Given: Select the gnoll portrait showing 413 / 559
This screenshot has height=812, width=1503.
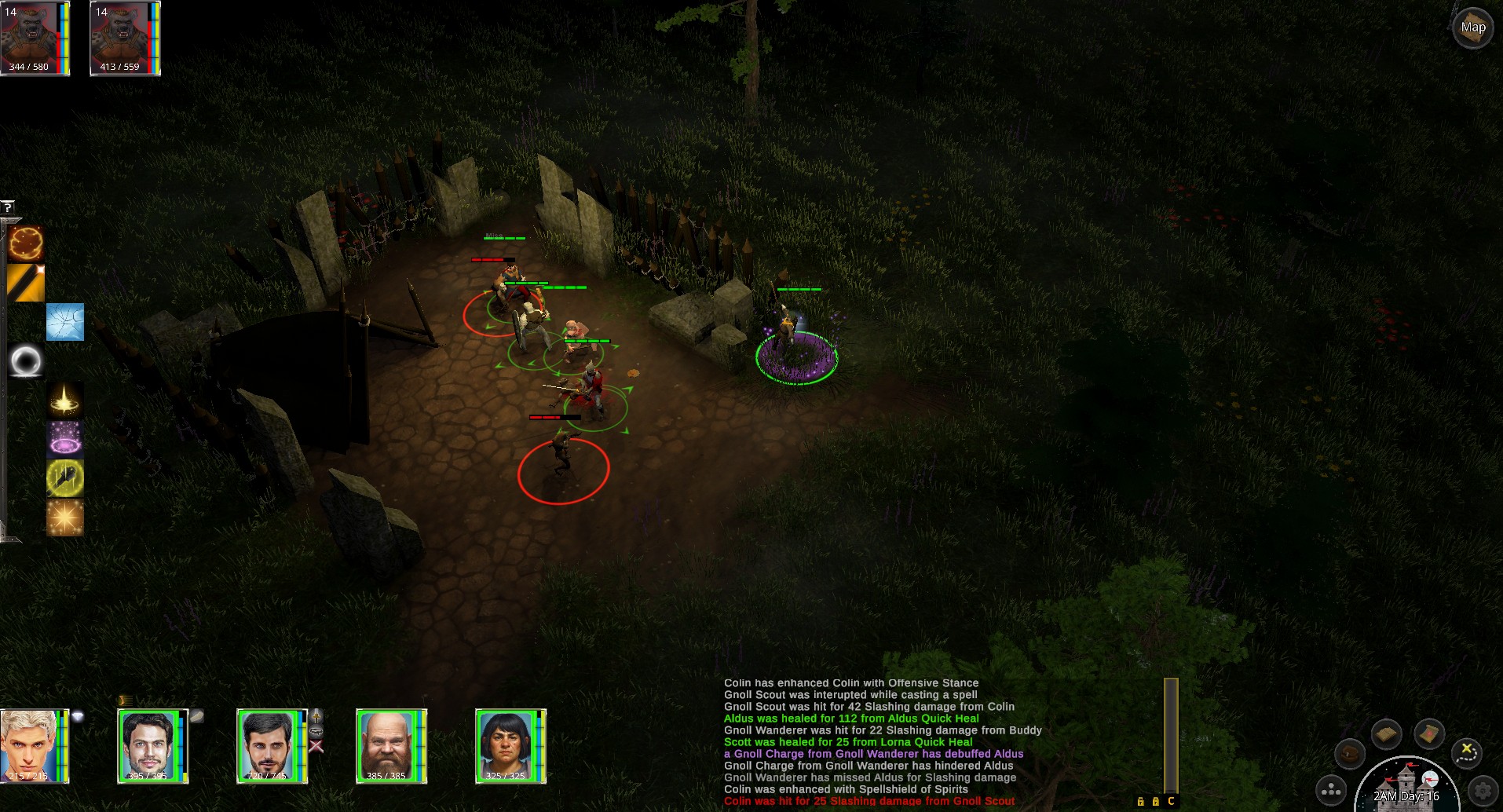Looking at the screenshot, I should (124, 38).
